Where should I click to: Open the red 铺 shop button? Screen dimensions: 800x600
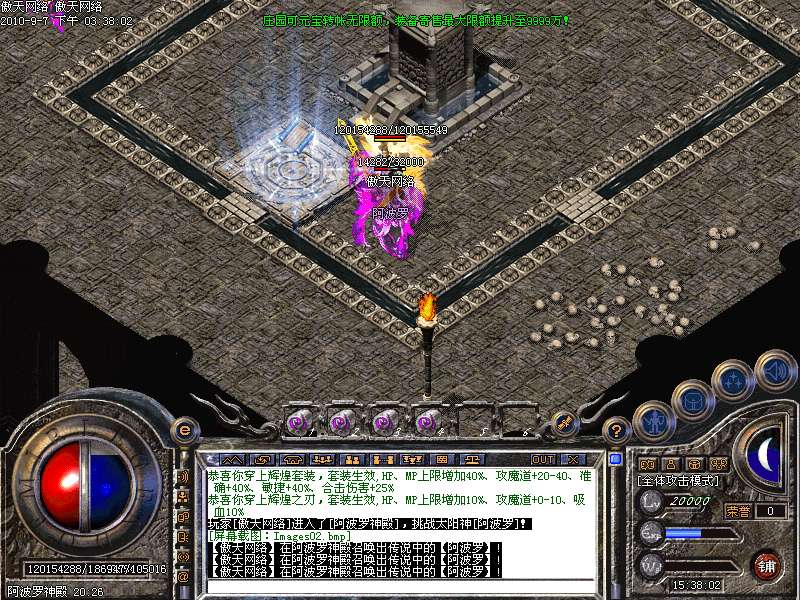pyautogui.click(x=767, y=565)
